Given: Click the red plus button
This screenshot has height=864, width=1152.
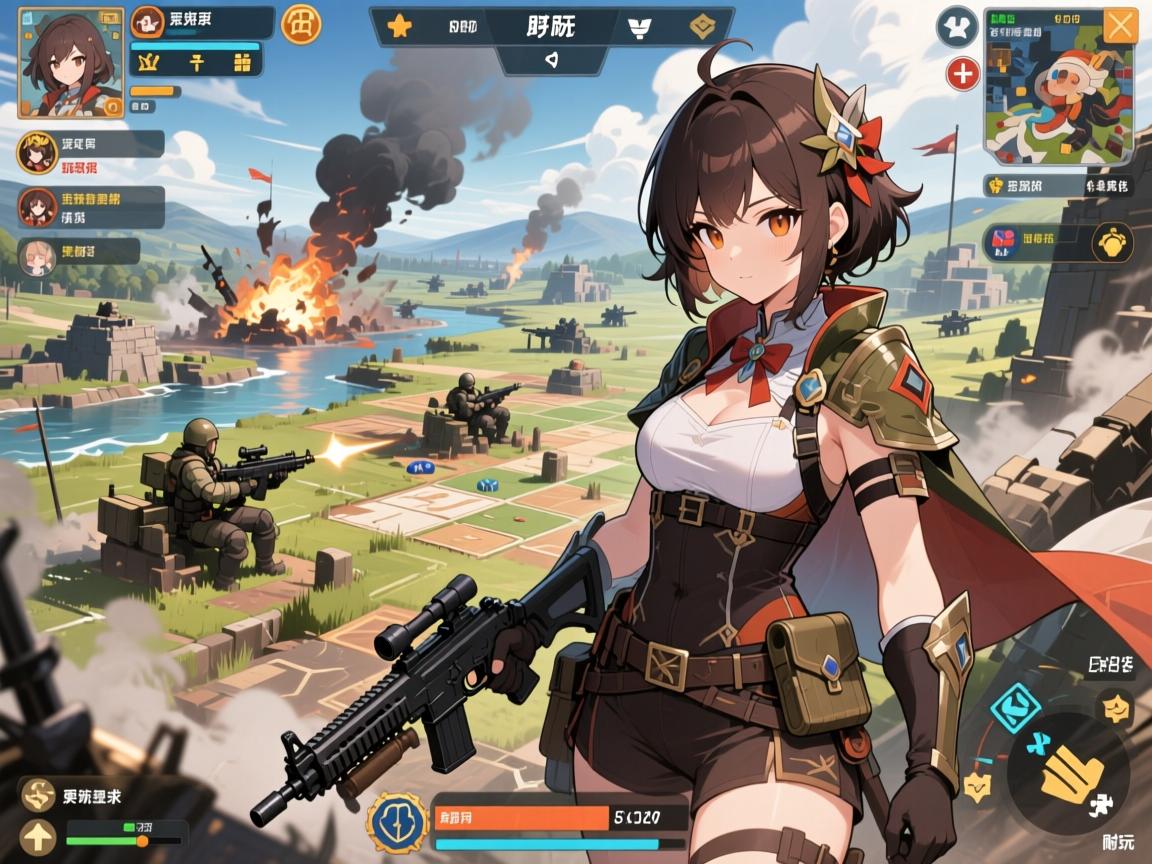Looking at the screenshot, I should pyautogui.click(x=962, y=73).
